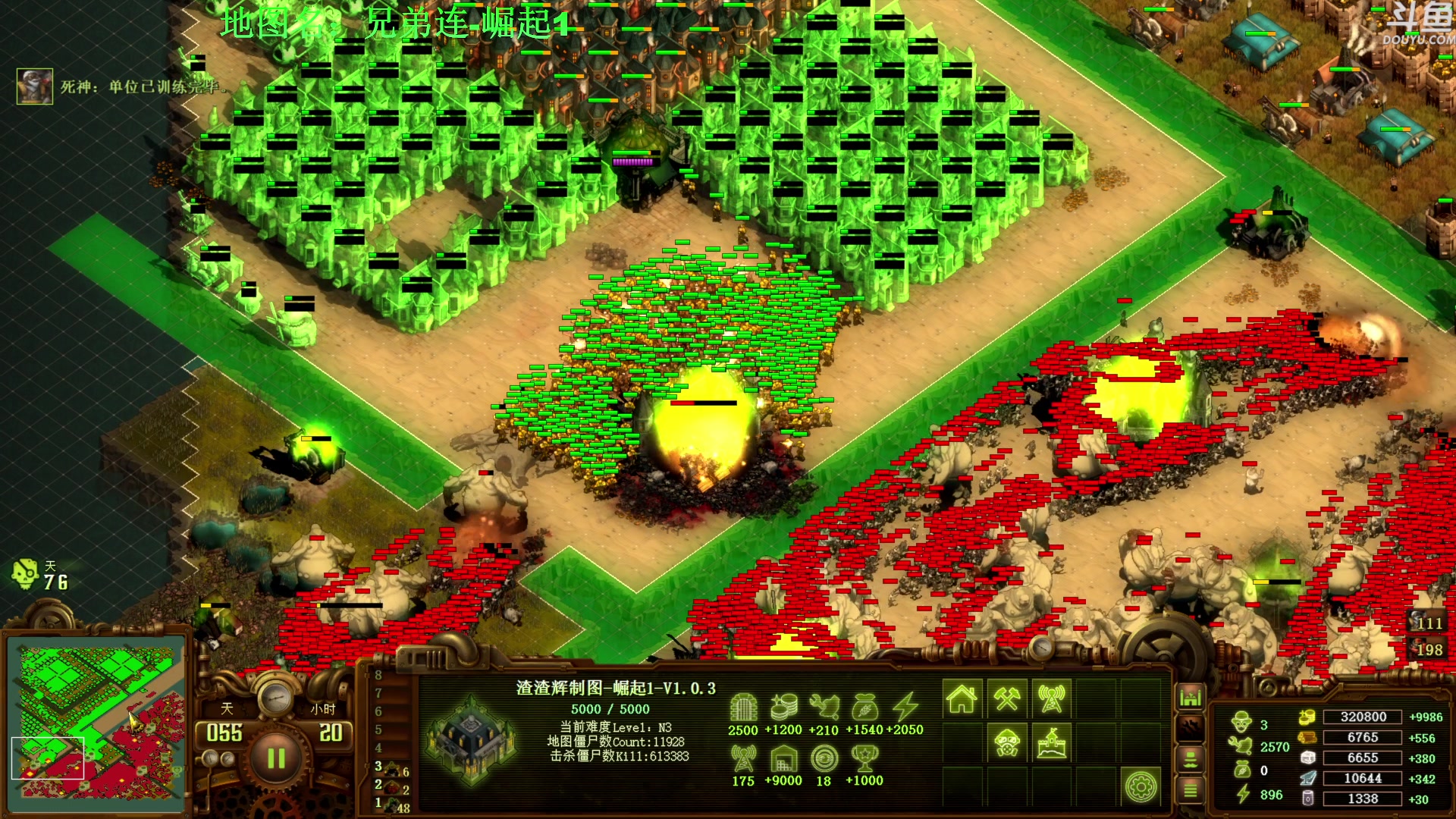
Task: Open the mayor hat and mustache panel
Action: coord(1191,759)
